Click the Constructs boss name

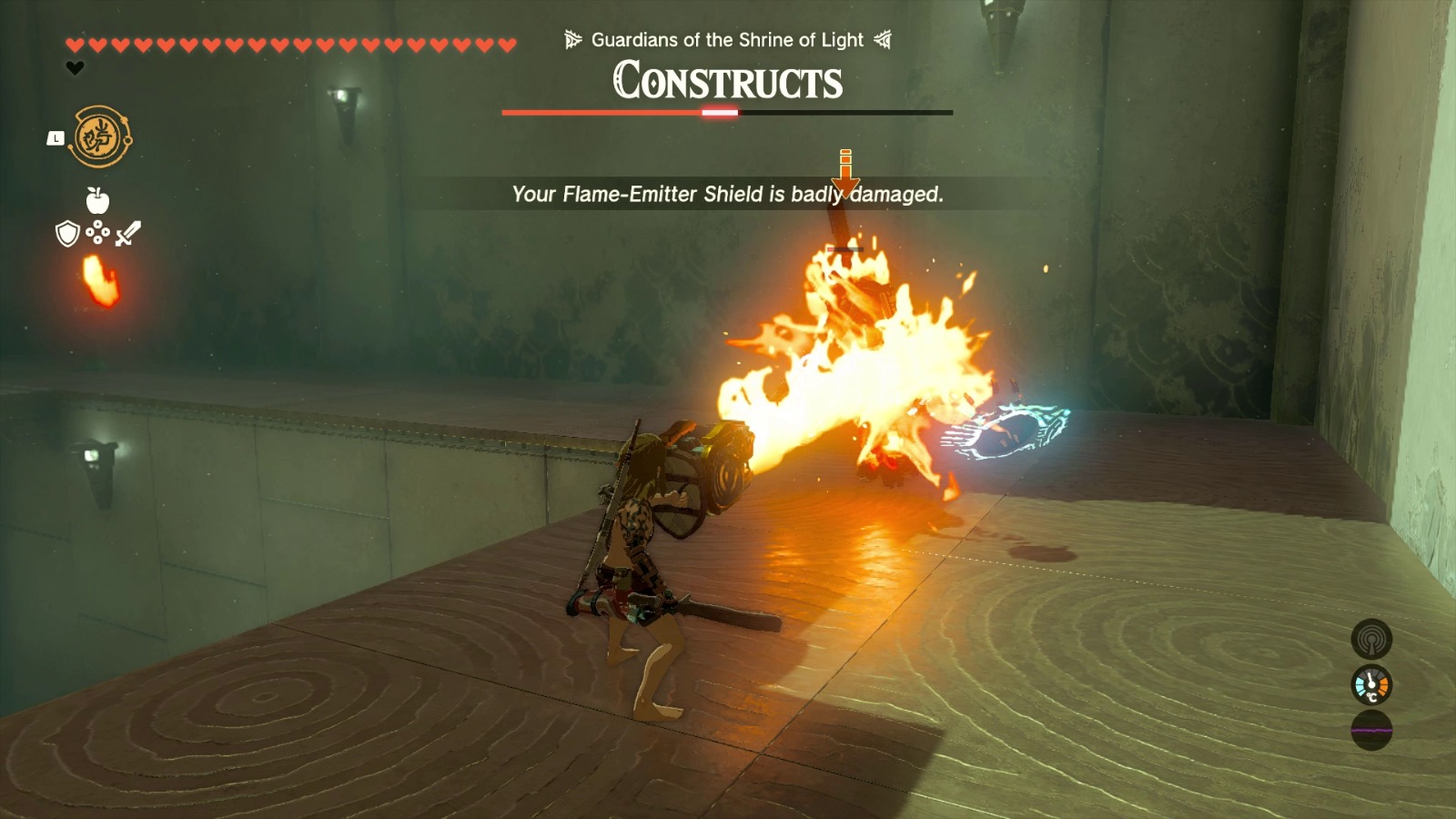(726, 83)
